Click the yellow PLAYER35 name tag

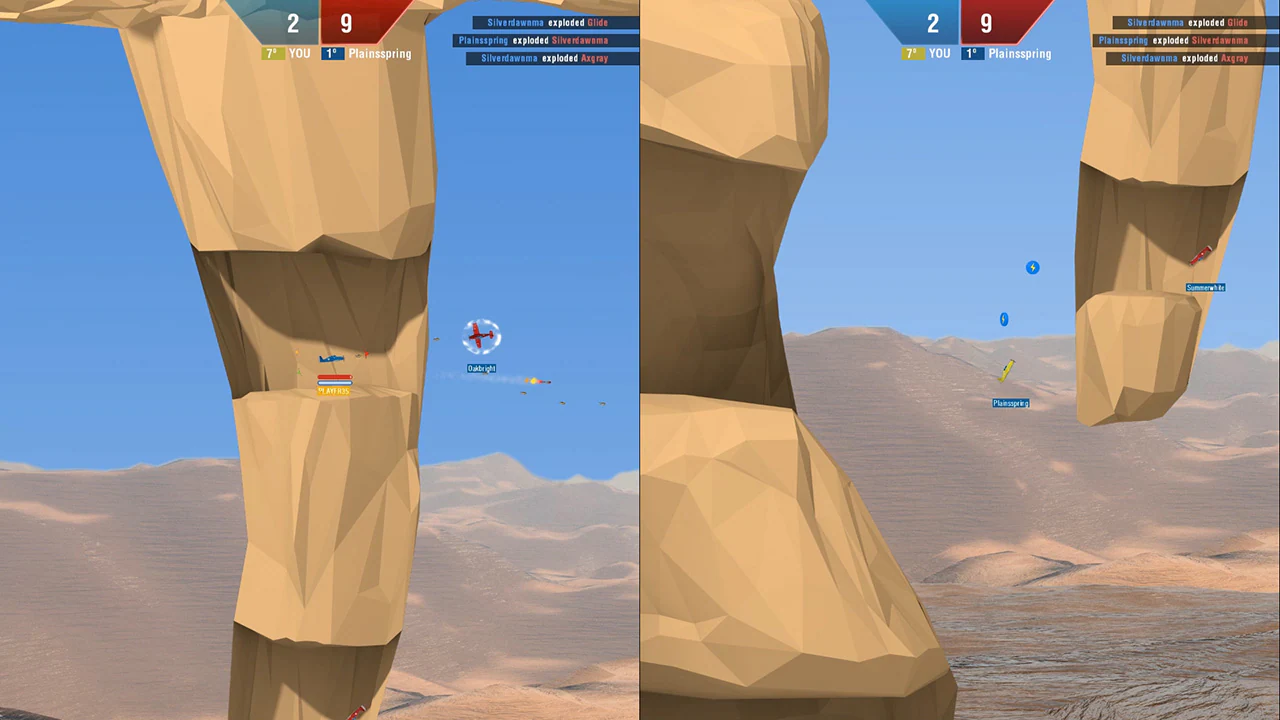pyautogui.click(x=334, y=391)
